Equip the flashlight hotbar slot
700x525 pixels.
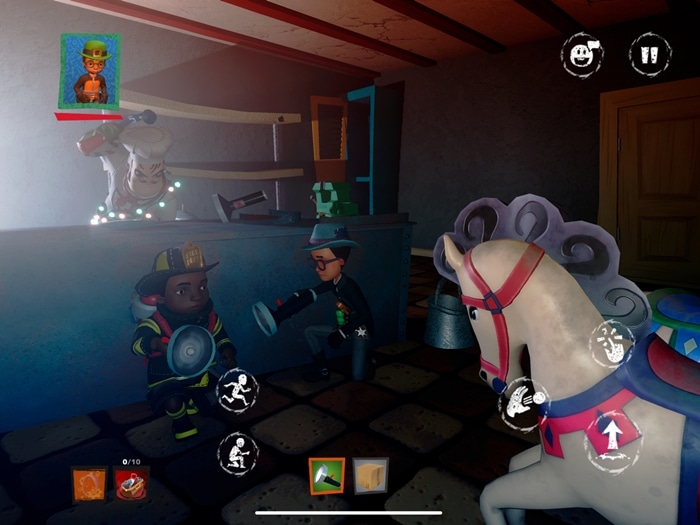click(326, 476)
